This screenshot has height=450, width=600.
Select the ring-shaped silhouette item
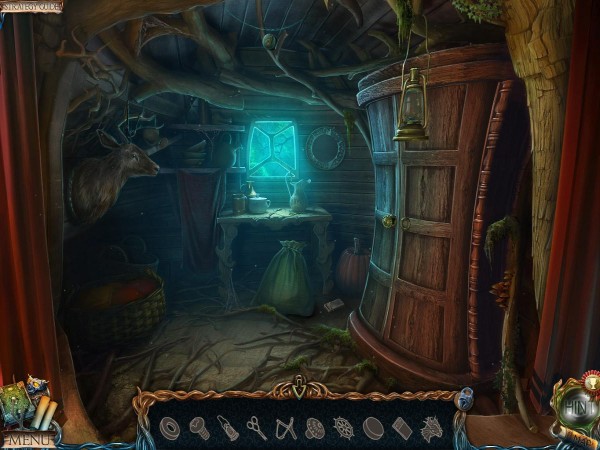[170, 428]
